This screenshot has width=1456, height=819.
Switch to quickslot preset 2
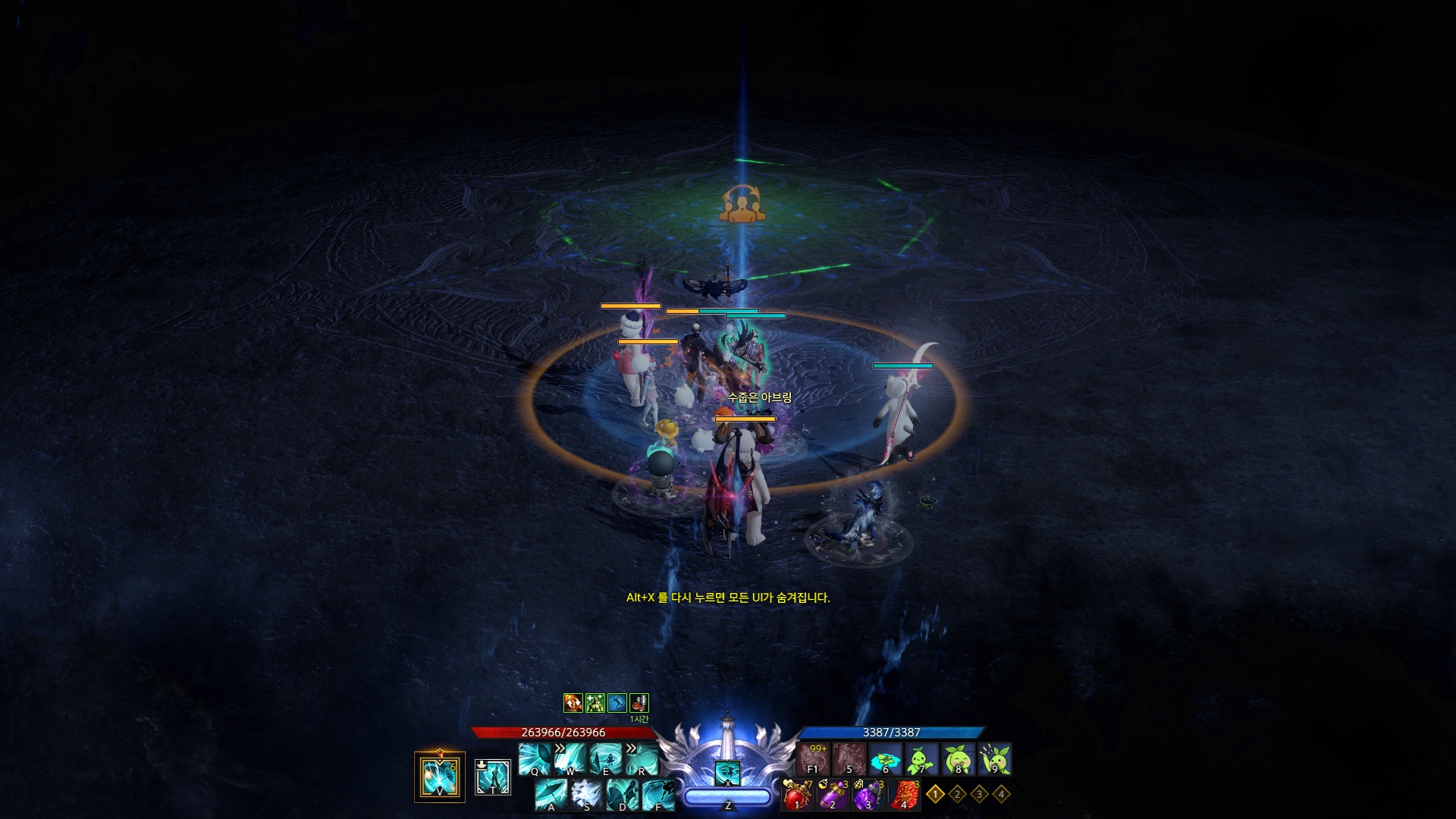957,794
